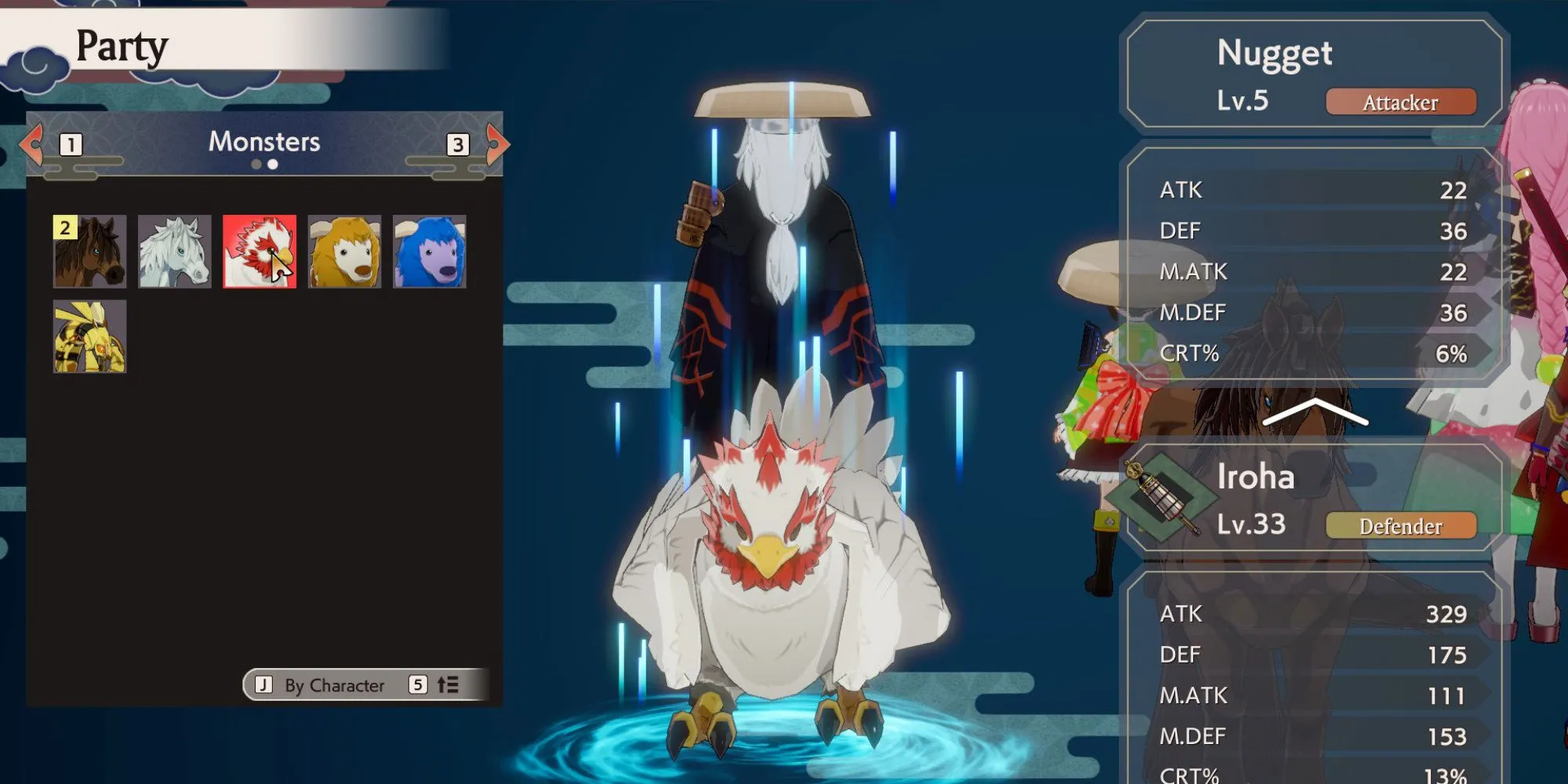
Task: Pick the yellow-maned sheep monster
Action: [x=344, y=252]
